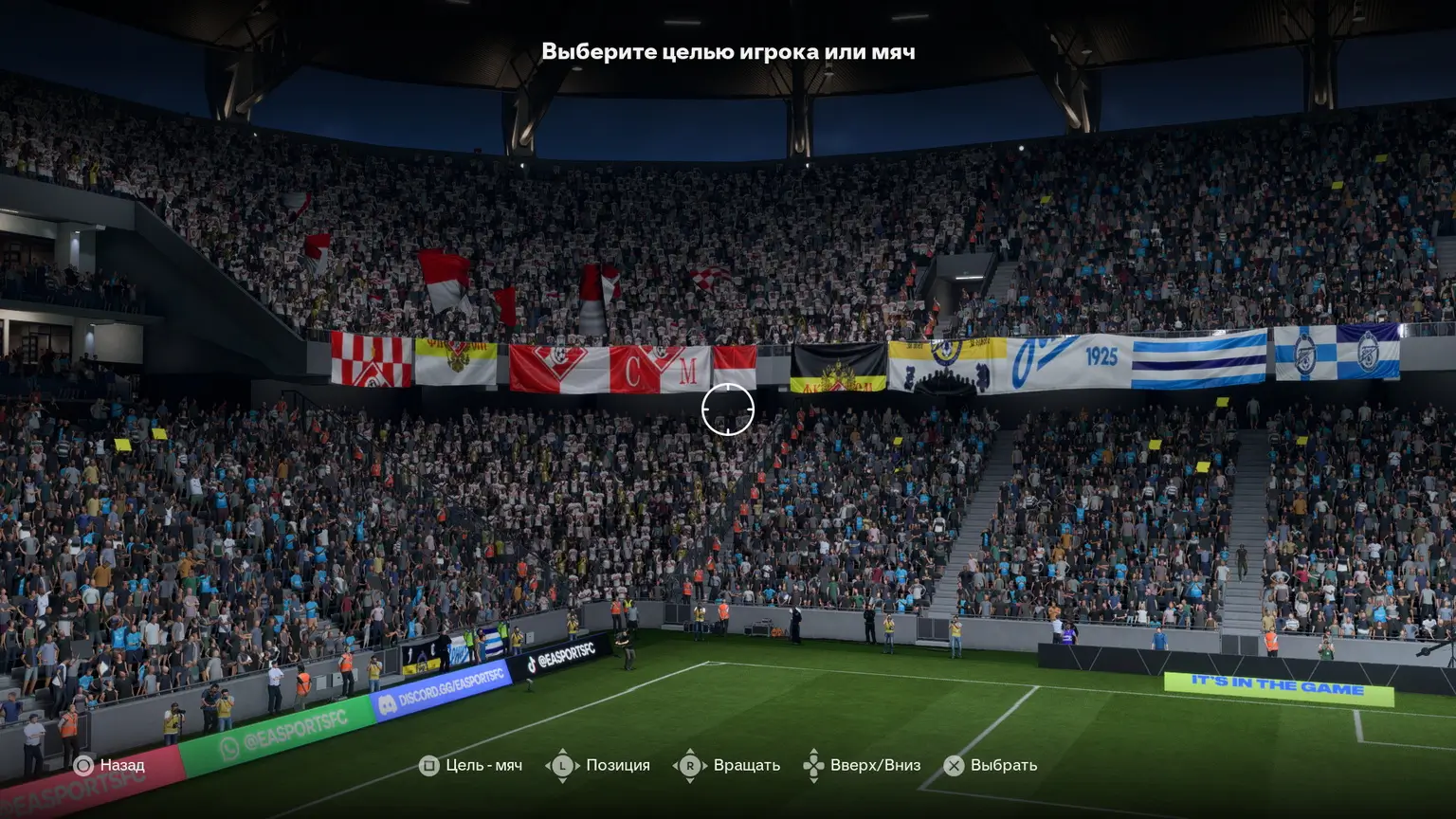Confirm the target with Выбрать

pyautogui.click(x=991, y=765)
